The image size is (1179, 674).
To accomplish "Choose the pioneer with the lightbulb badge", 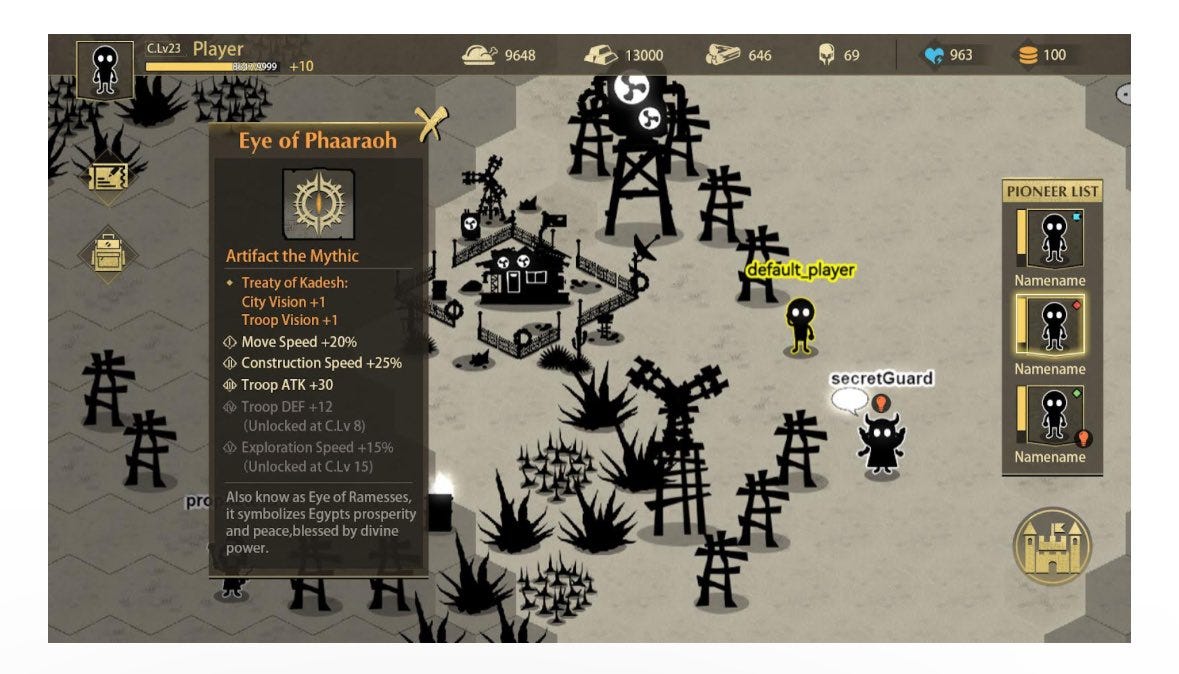I will pos(1053,413).
